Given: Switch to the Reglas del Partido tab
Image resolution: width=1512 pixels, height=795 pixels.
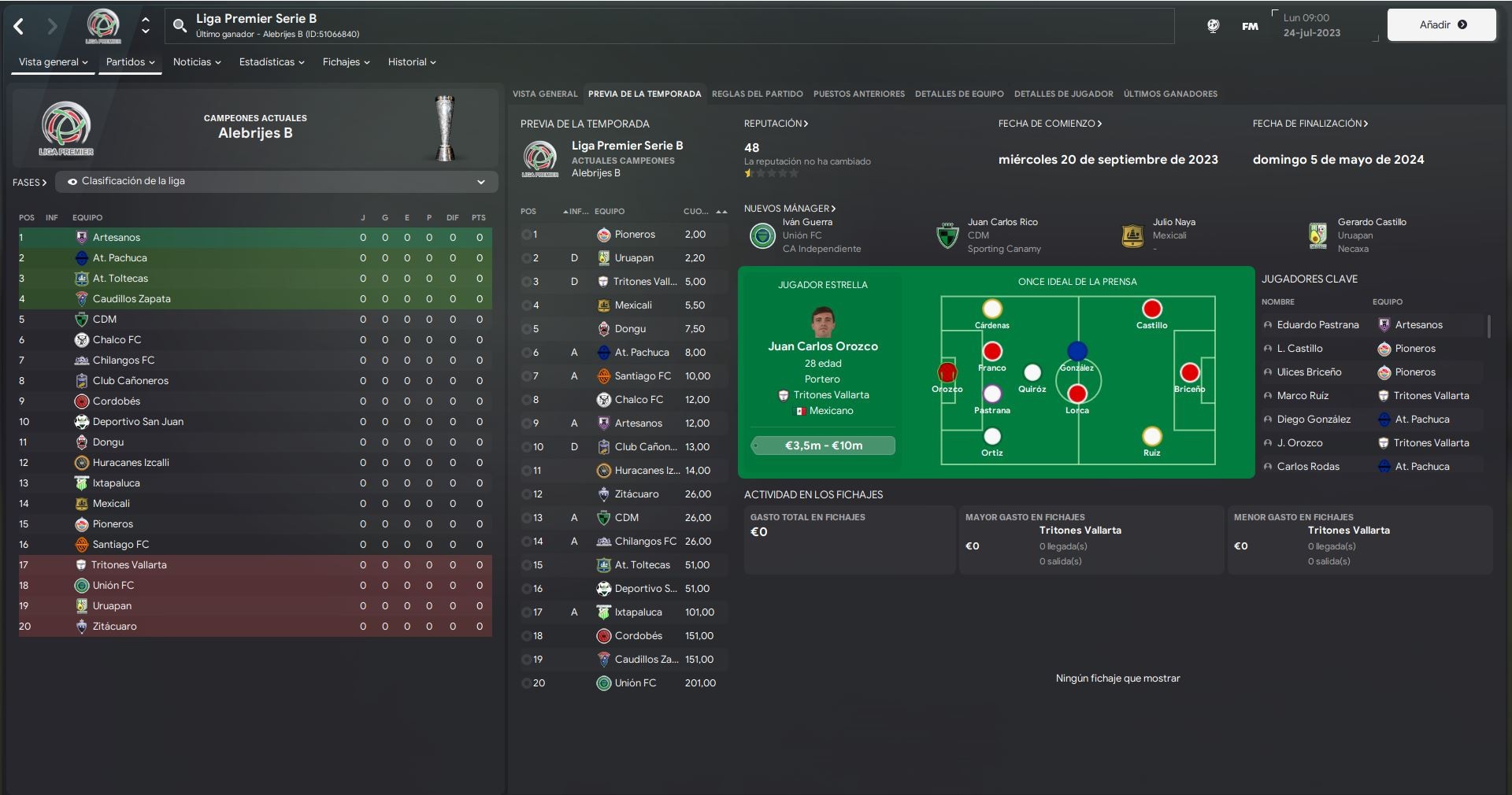Looking at the screenshot, I should pyautogui.click(x=757, y=94).
